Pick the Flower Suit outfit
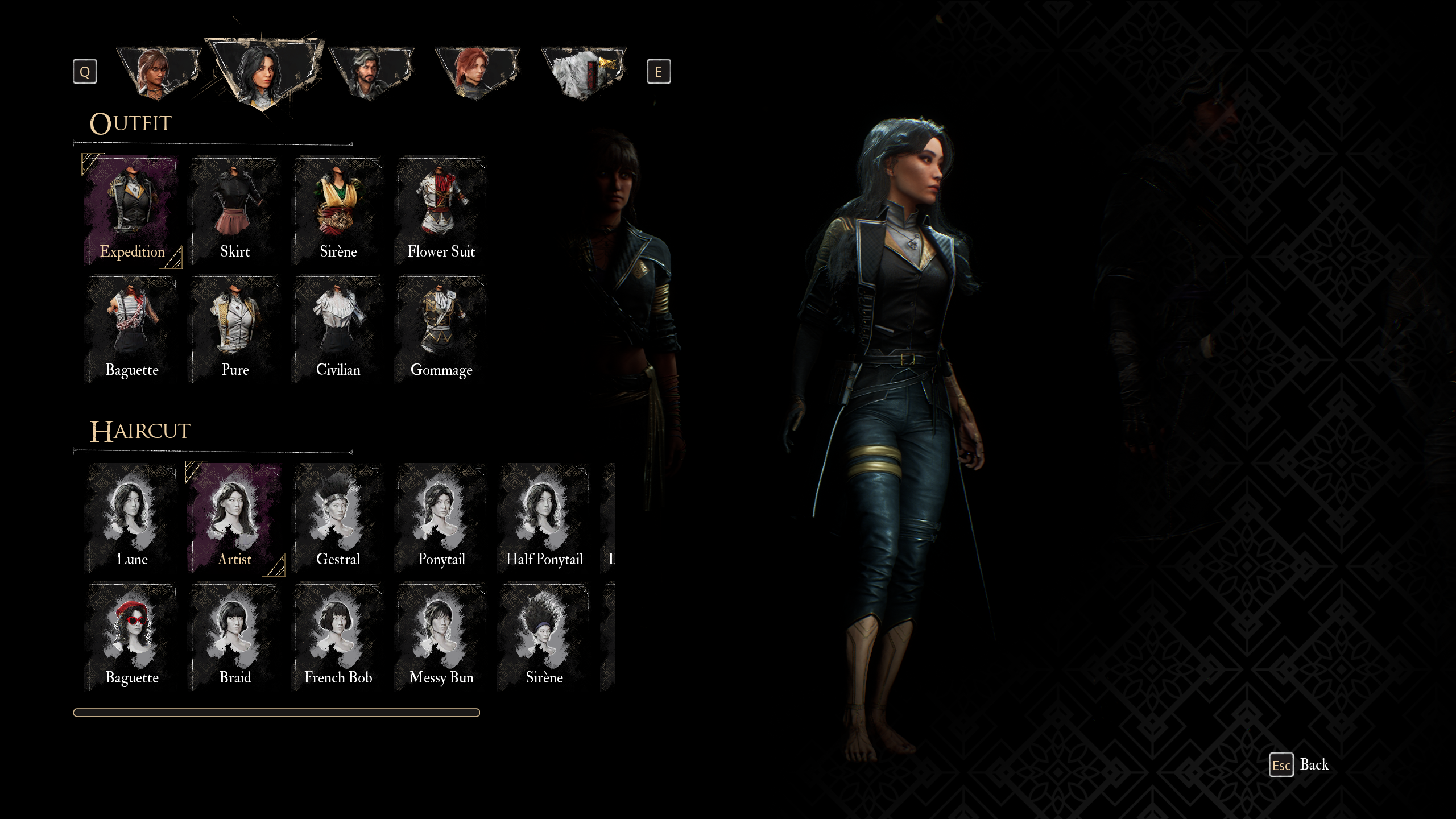Viewport: 1456px width, 819px height. pyautogui.click(x=441, y=210)
